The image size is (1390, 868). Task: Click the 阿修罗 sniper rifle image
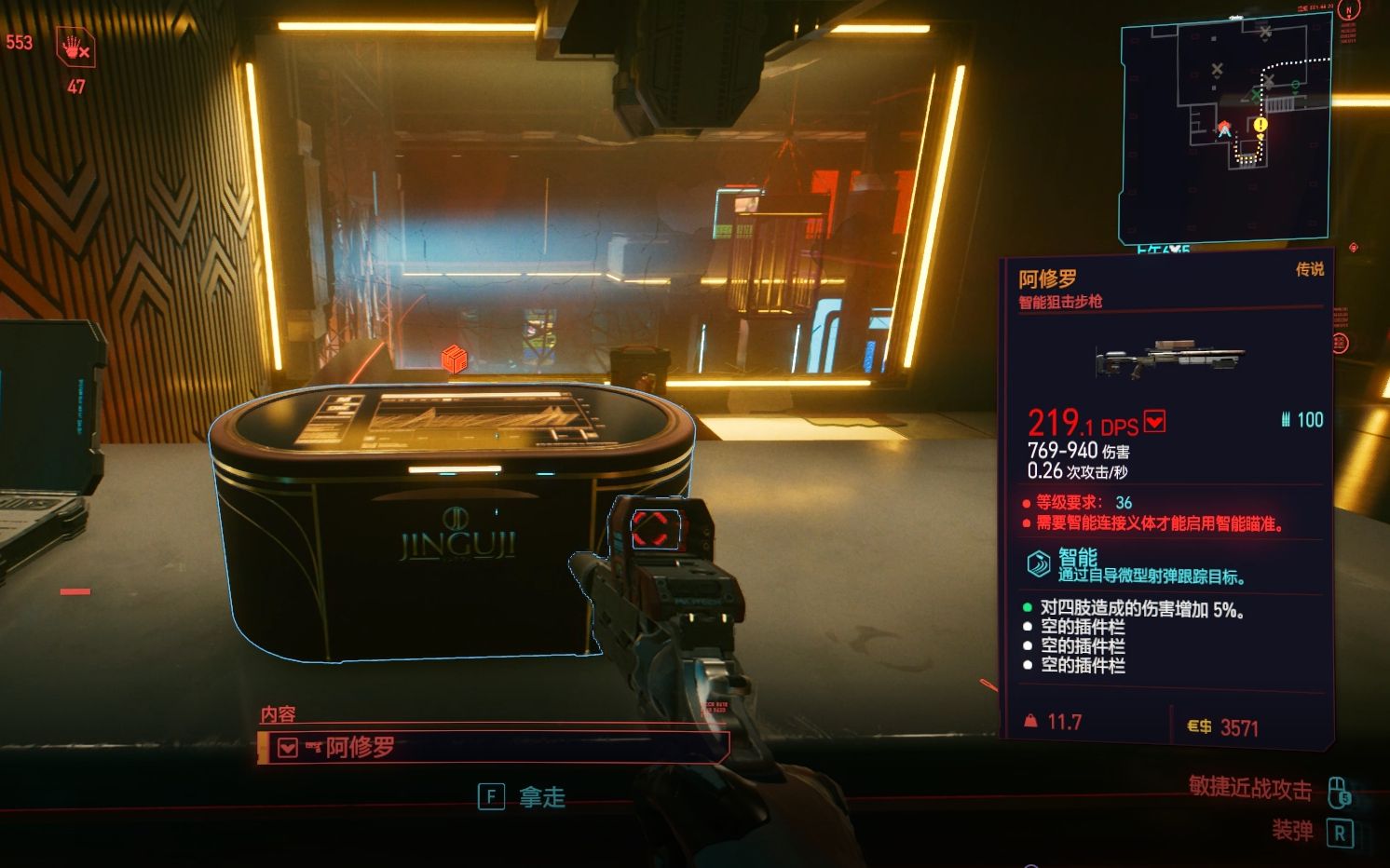click(1170, 358)
